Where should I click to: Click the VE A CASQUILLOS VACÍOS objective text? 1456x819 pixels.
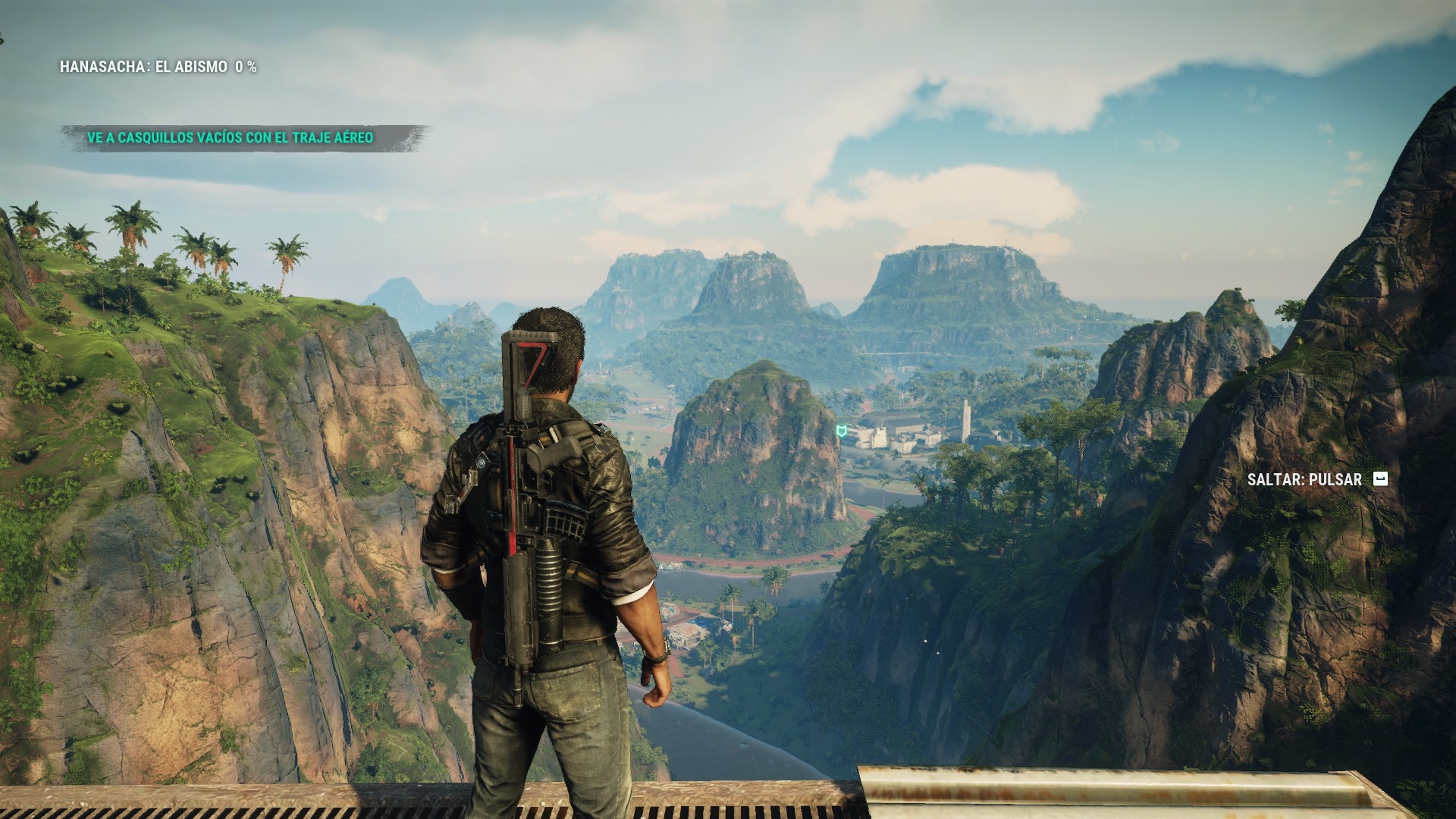[x=167, y=139]
